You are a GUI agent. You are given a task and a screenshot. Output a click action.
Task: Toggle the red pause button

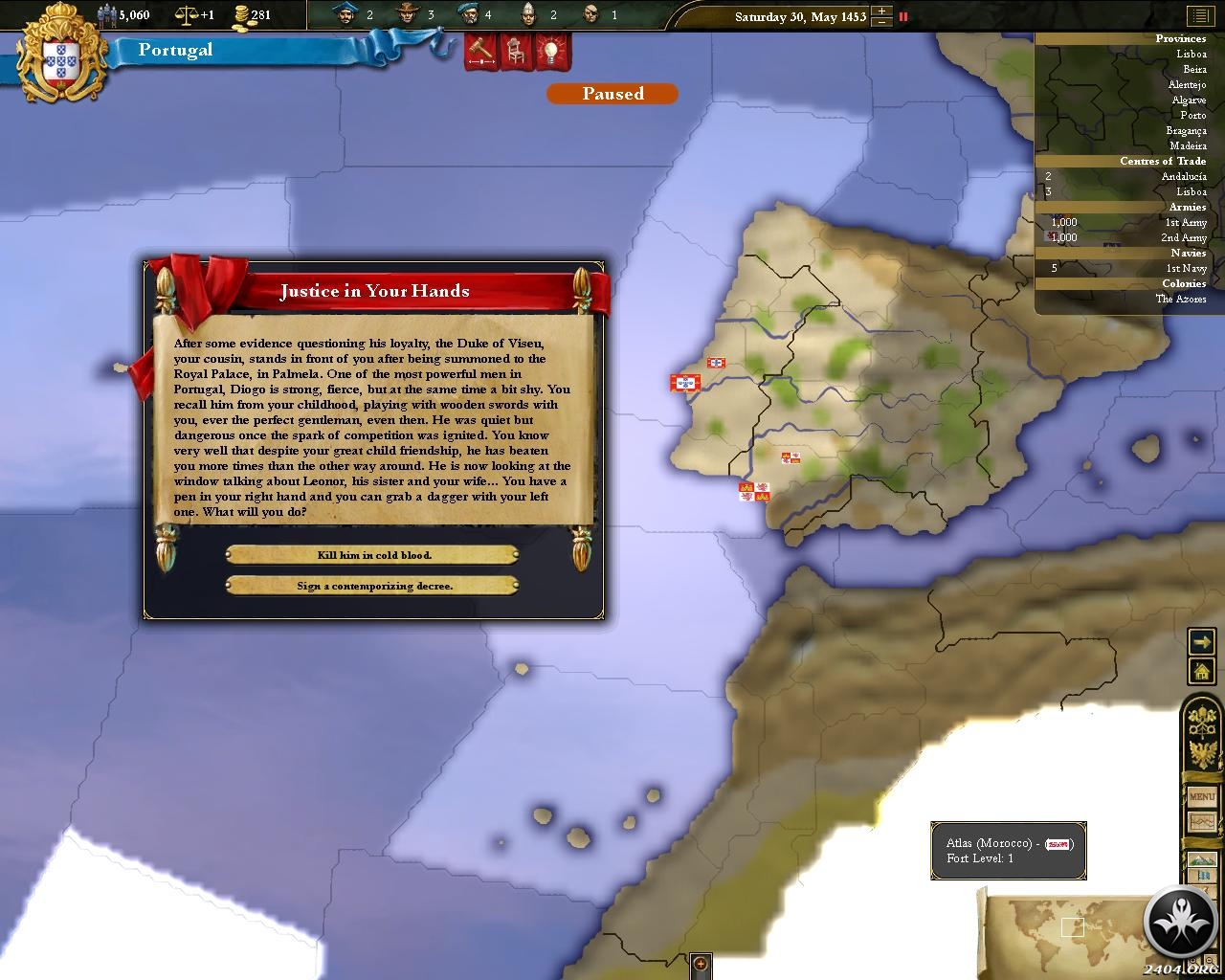point(902,16)
